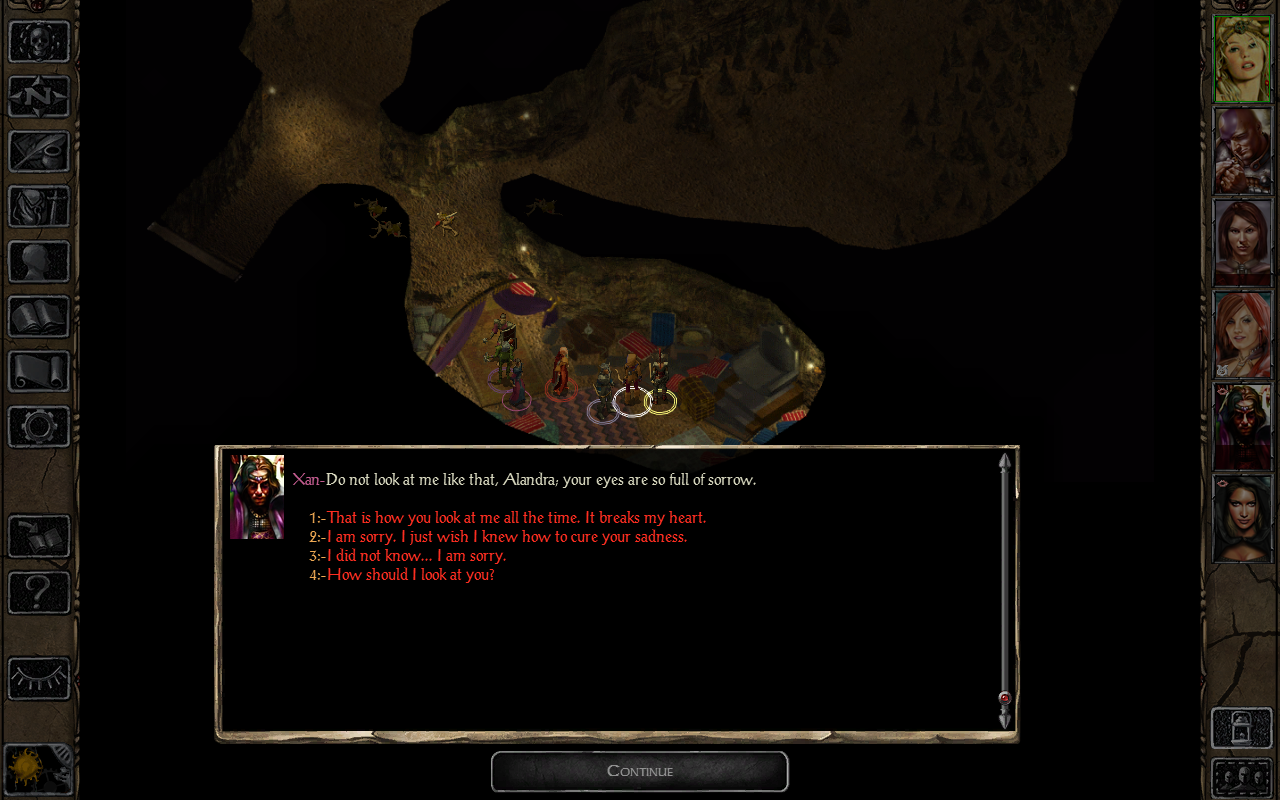The image size is (1280, 800).
Task: Answer with 'How should I look at you?'
Action: click(410, 575)
